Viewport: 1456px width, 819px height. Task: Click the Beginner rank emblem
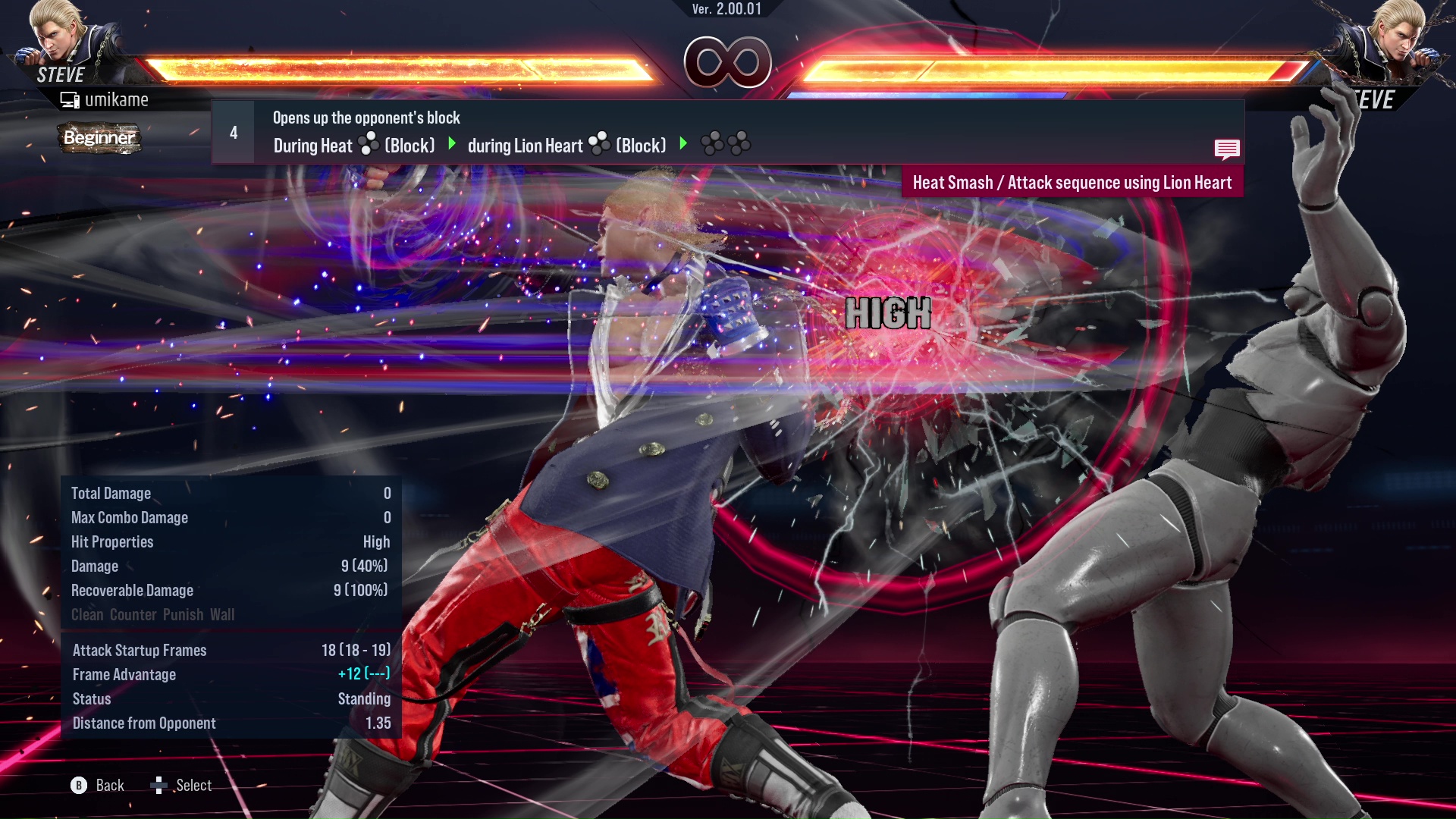click(99, 139)
